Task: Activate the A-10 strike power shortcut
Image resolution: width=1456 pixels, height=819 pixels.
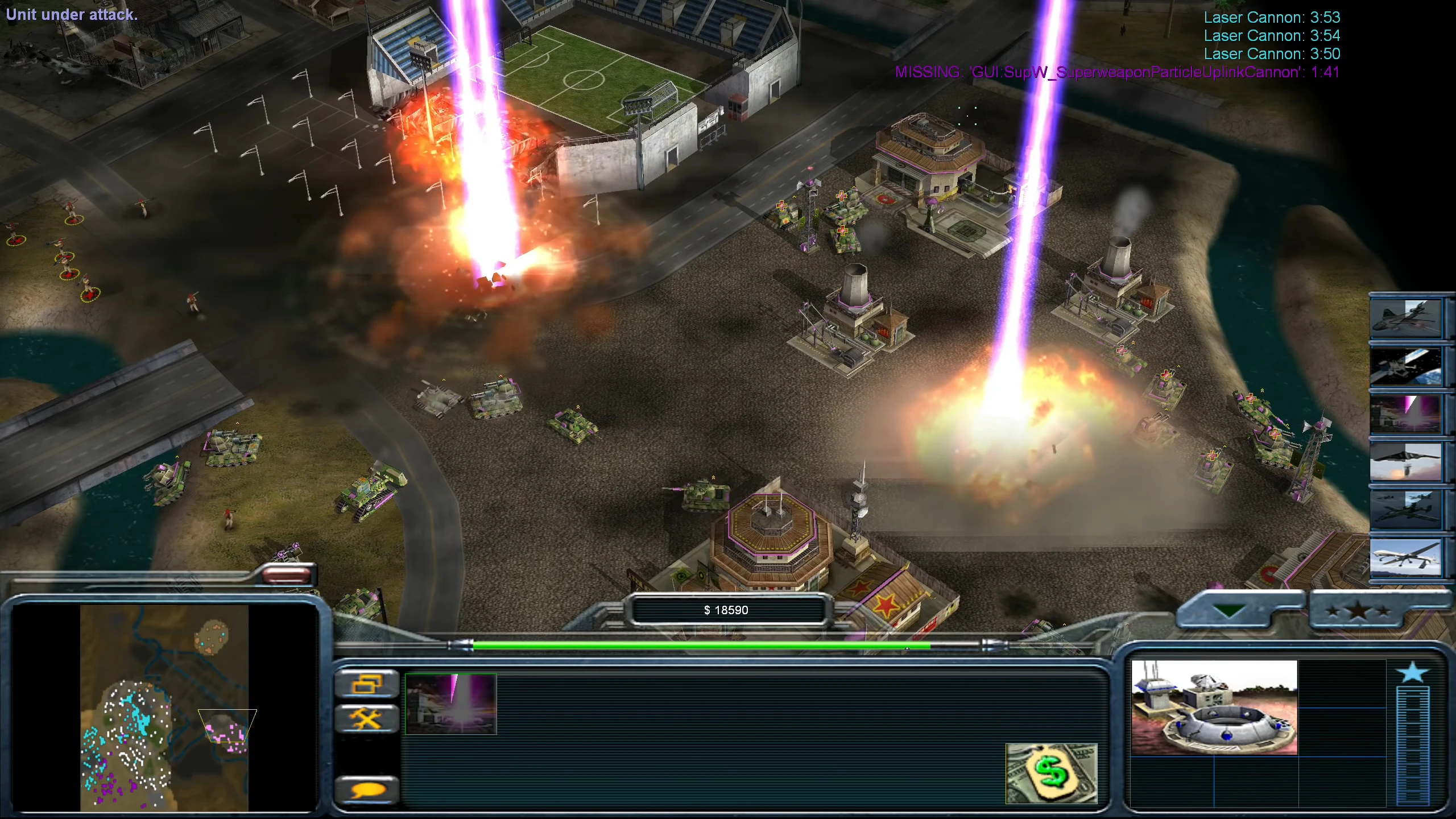Action: tap(1405, 510)
